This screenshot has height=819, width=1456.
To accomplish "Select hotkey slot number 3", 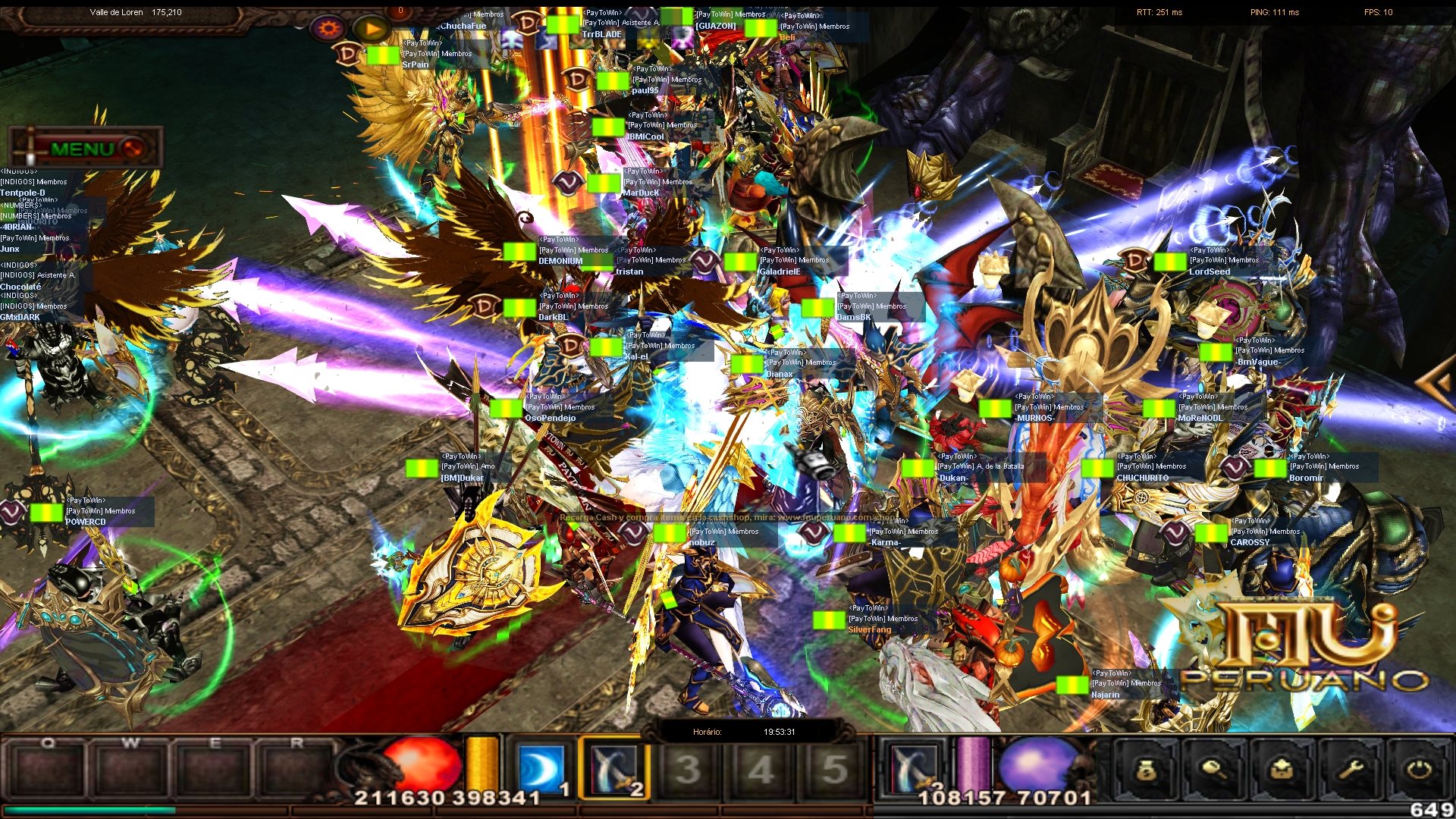I will click(688, 770).
